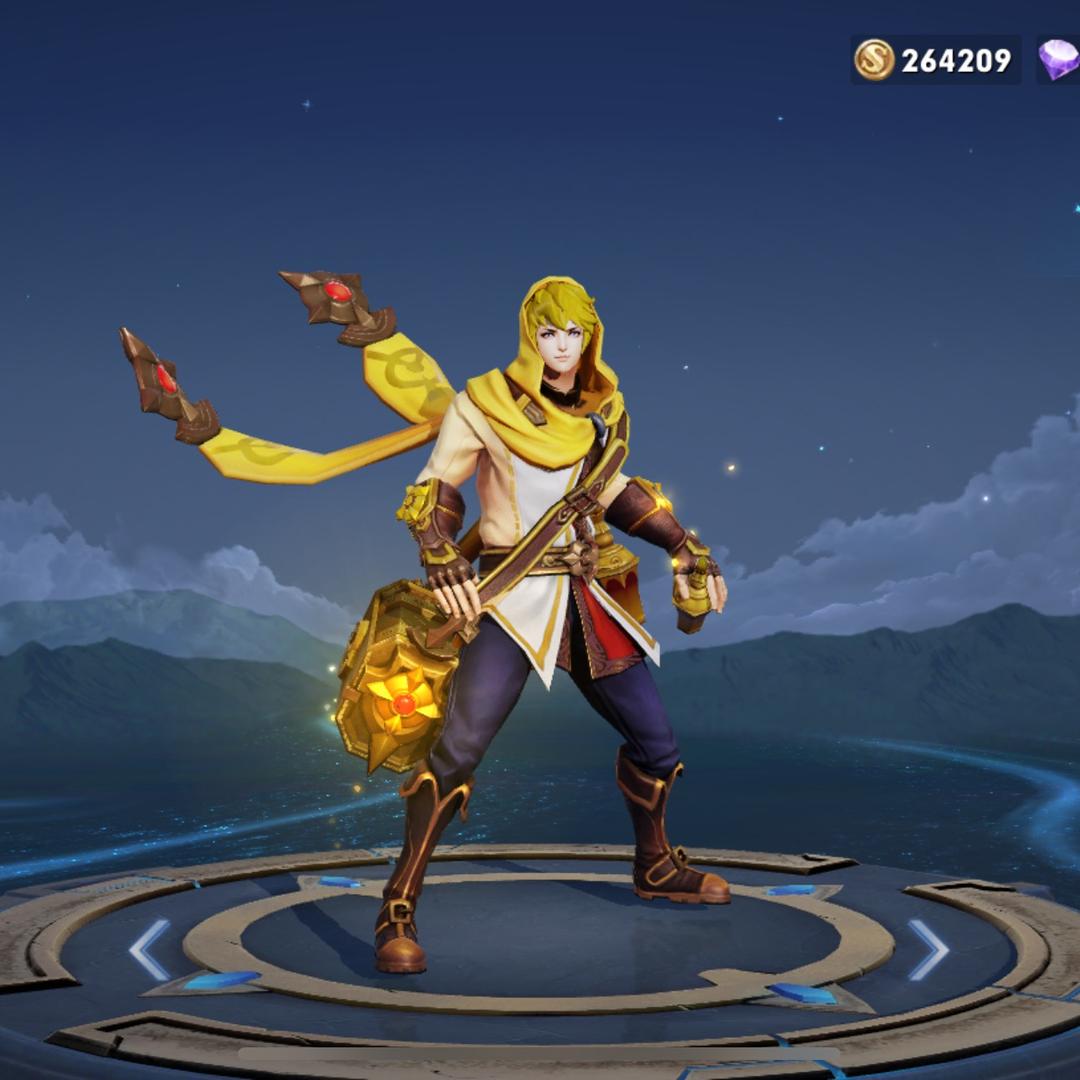1080x1080 pixels.
Task: Show the next hero with right arrow
Action: coord(927,949)
